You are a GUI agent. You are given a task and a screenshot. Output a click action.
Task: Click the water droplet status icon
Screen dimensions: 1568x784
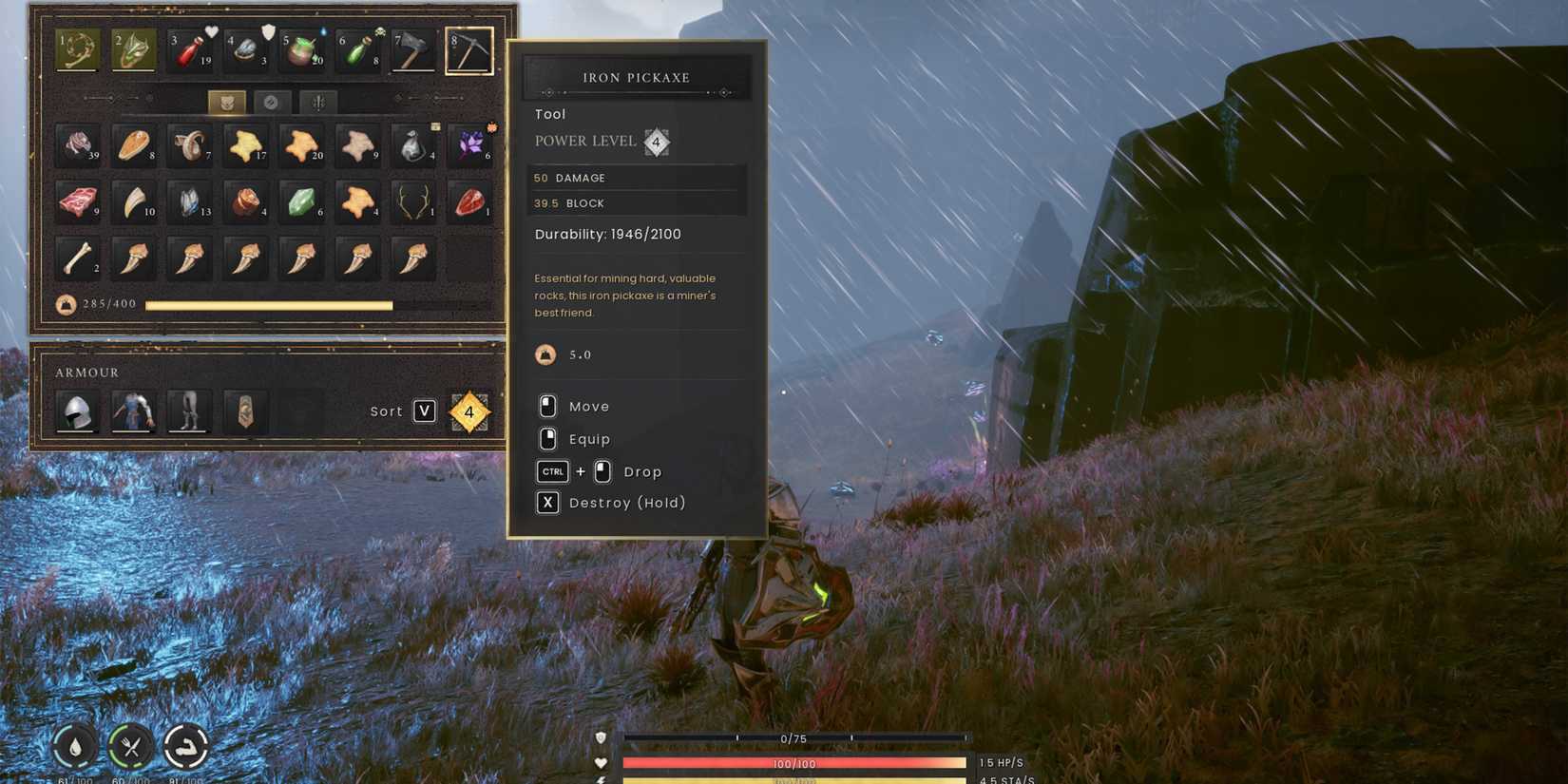pos(74,749)
